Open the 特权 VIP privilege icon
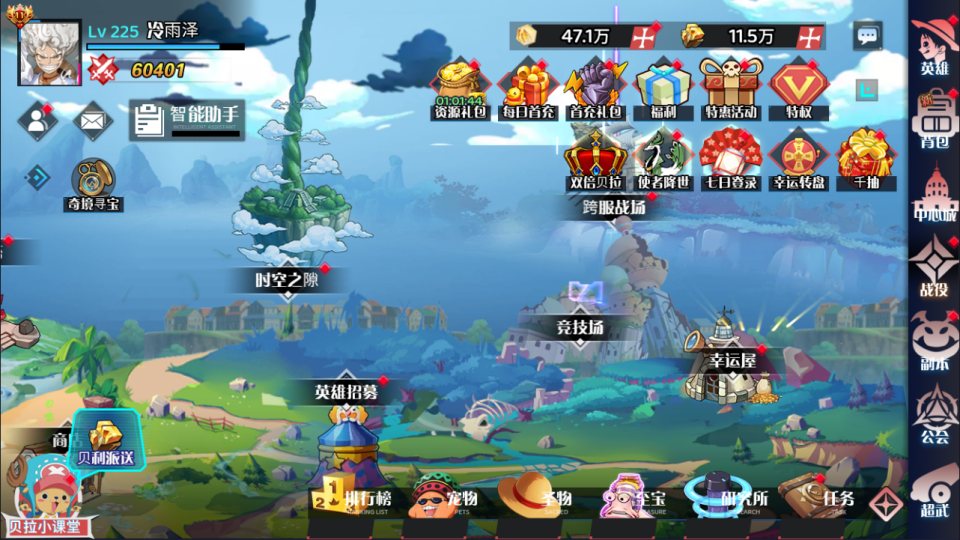Viewport: 960px width, 540px height. [798, 89]
